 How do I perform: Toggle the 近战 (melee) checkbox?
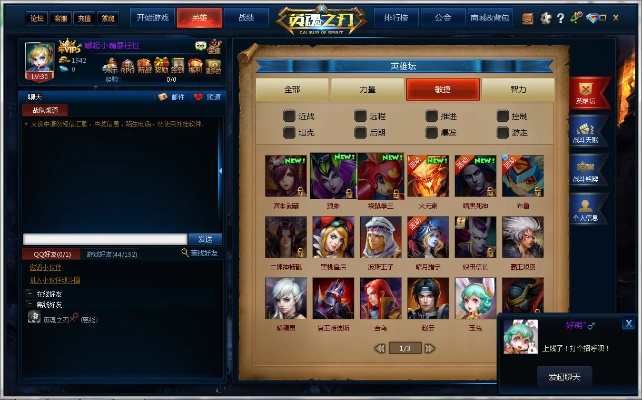click(290, 116)
